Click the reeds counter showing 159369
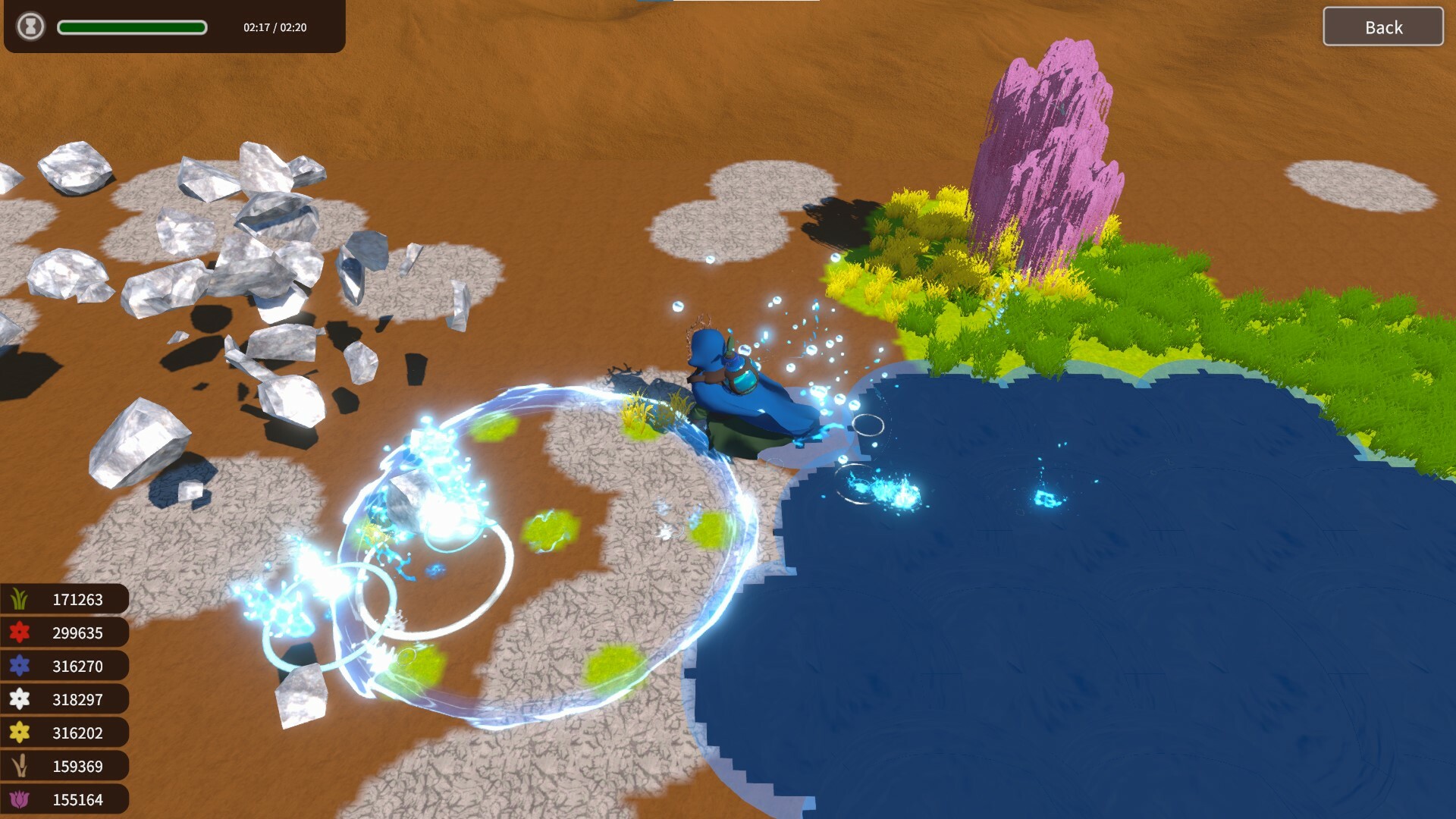This screenshot has height=819, width=1456. click(78, 766)
